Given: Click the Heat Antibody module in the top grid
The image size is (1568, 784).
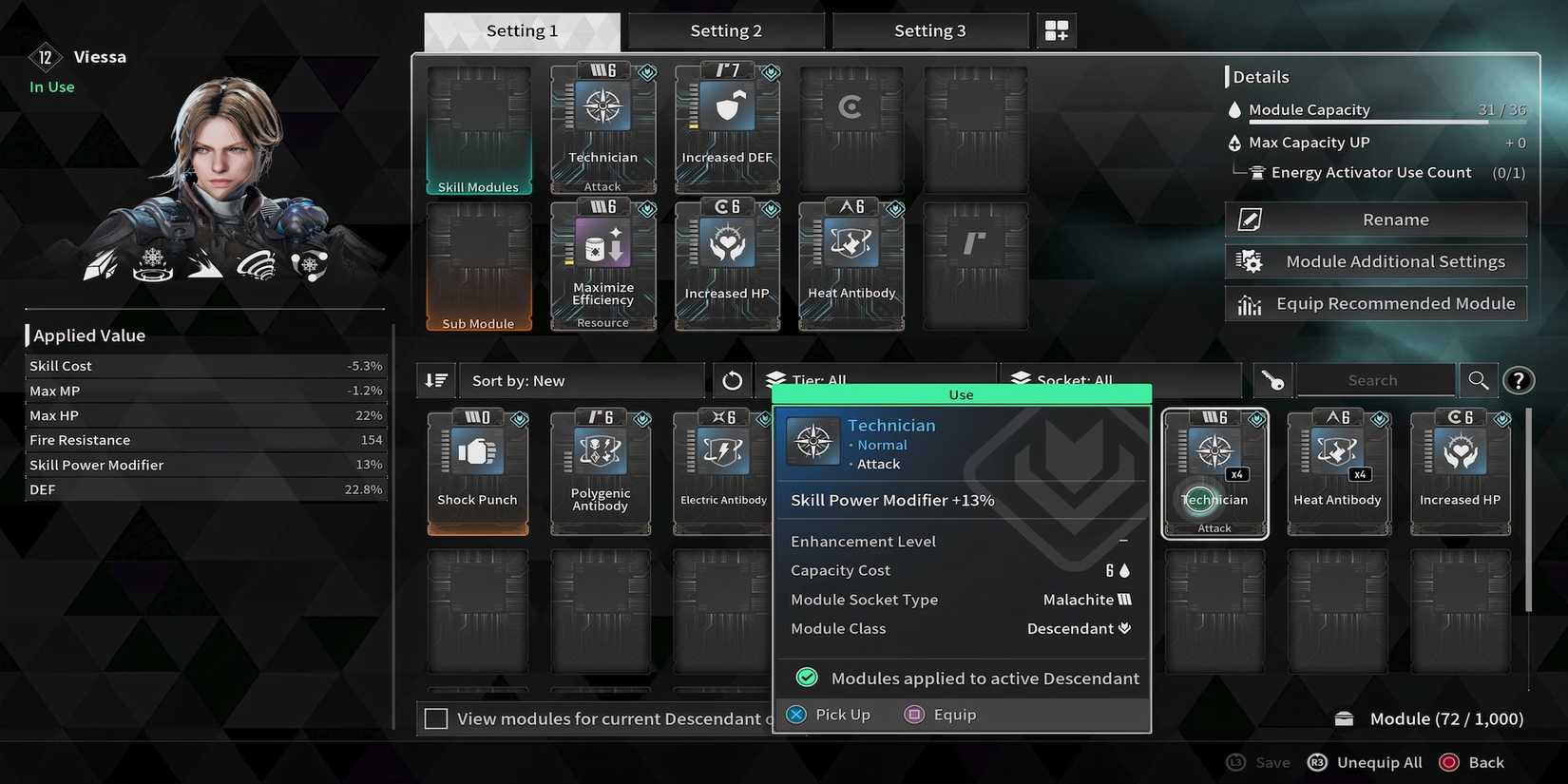Looking at the screenshot, I should click(850, 264).
